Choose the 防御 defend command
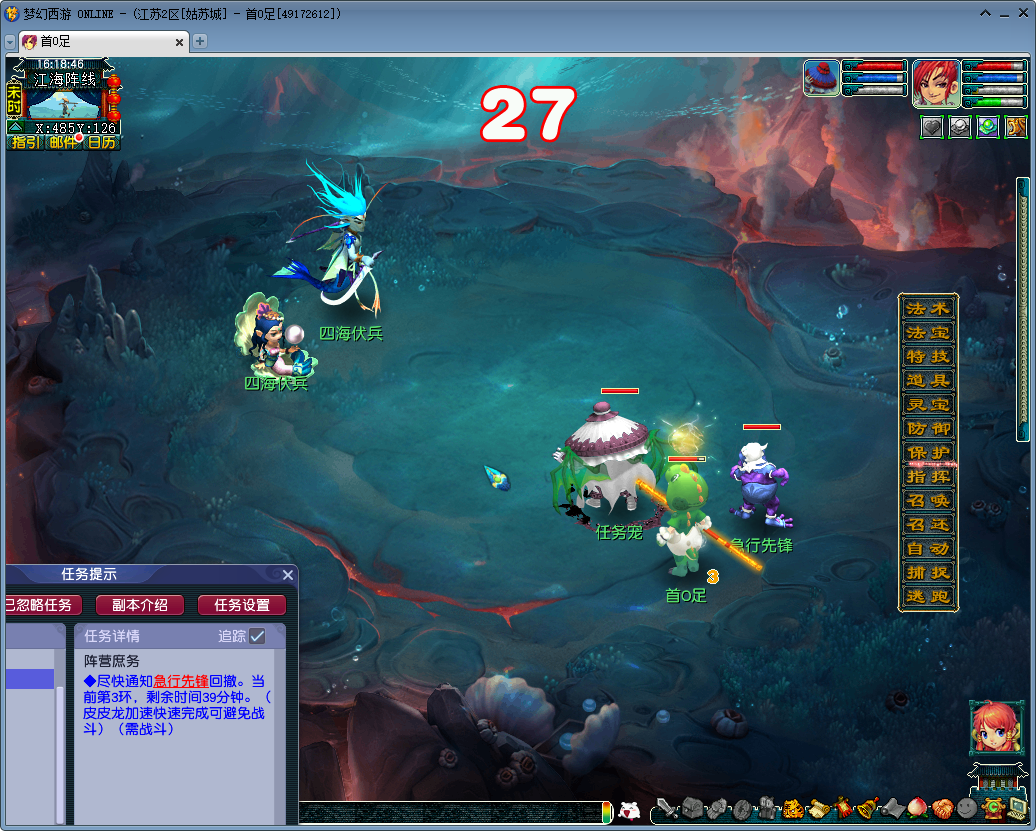The width and height of the screenshot is (1036, 831). (x=928, y=428)
